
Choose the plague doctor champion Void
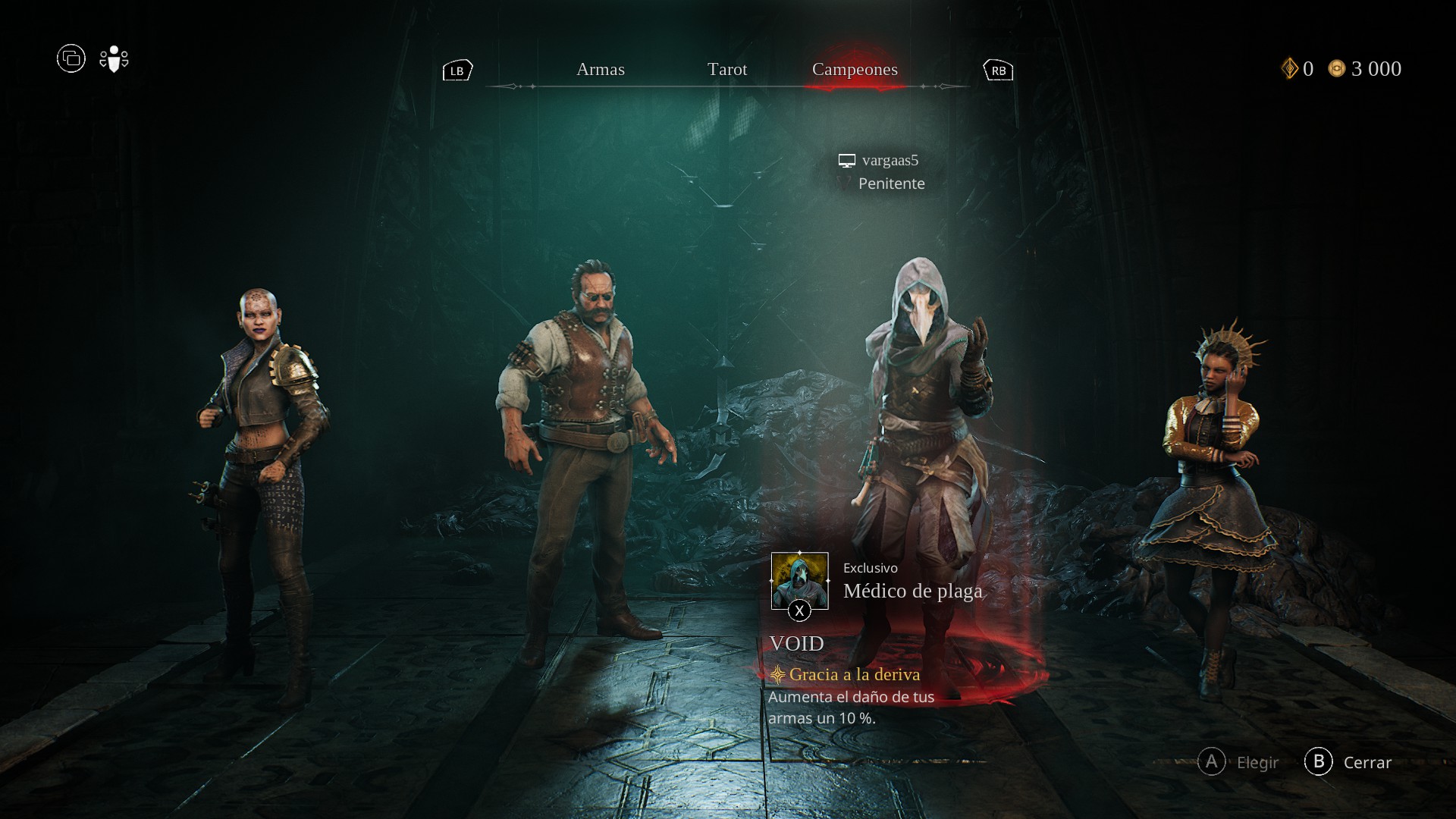click(925, 425)
